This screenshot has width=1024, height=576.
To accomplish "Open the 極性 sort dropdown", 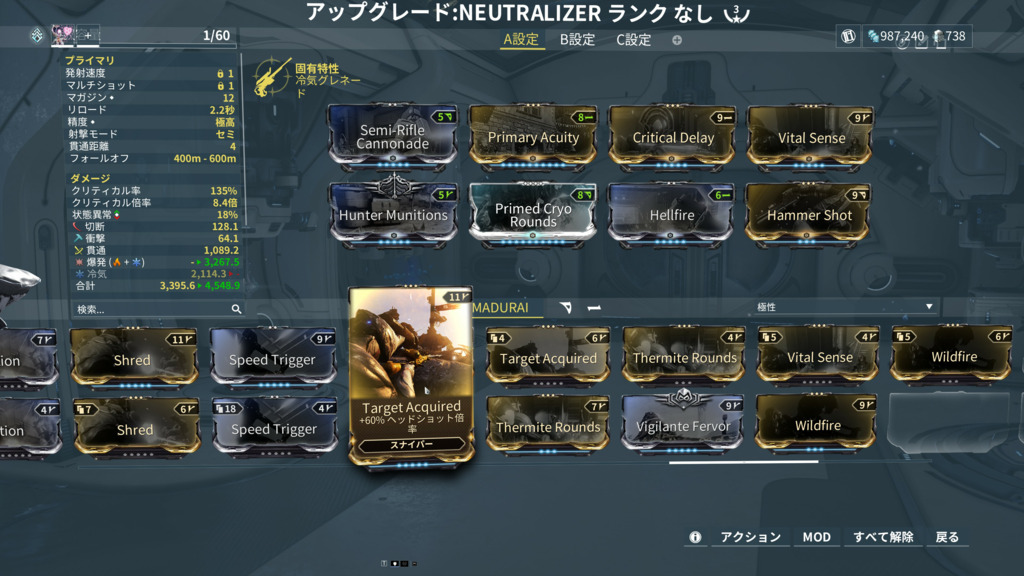I will pos(844,307).
